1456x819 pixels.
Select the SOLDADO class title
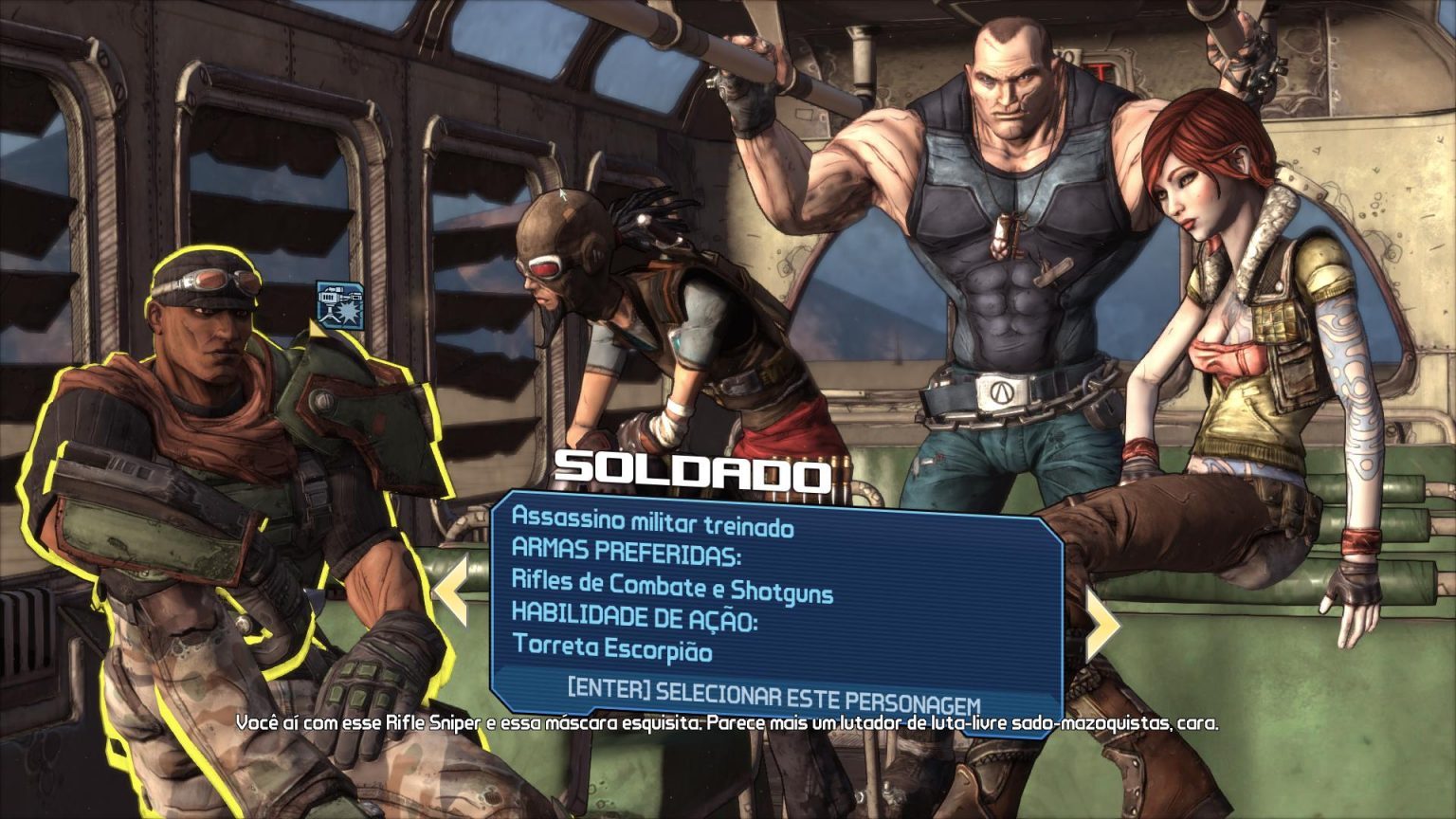[695, 470]
